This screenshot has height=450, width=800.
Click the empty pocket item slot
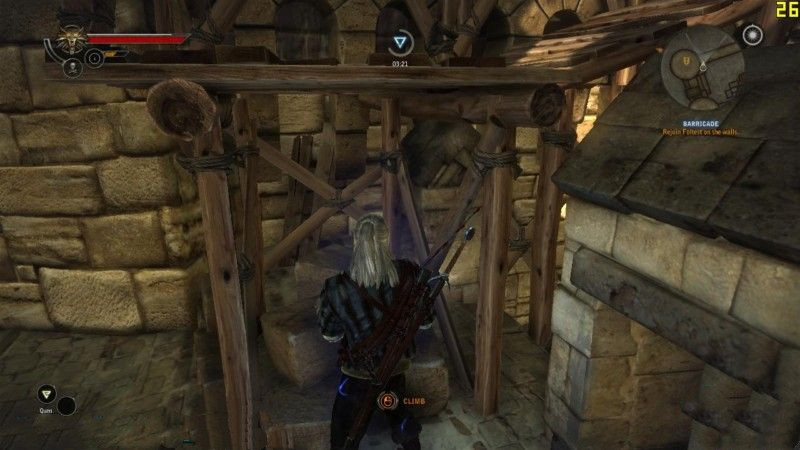pyautogui.click(x=67, y=406)
